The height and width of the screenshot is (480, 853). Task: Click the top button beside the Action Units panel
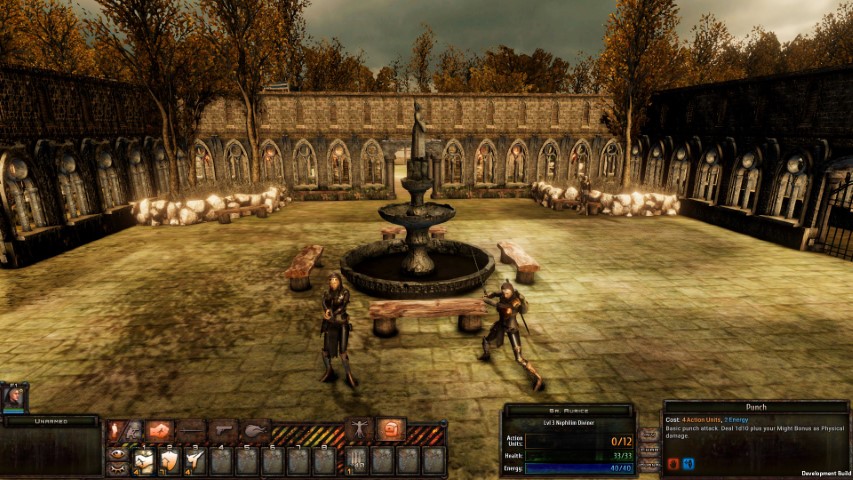pos(648,435)
